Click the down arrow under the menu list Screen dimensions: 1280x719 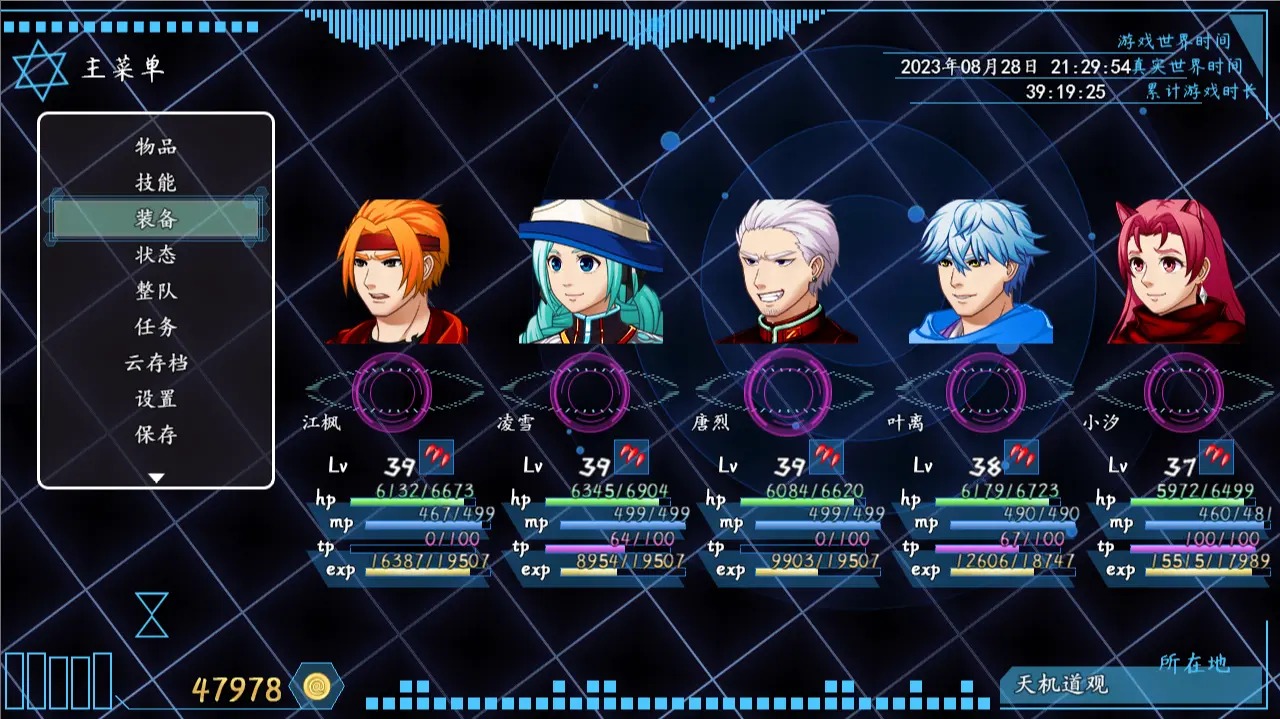coord(156,478)
